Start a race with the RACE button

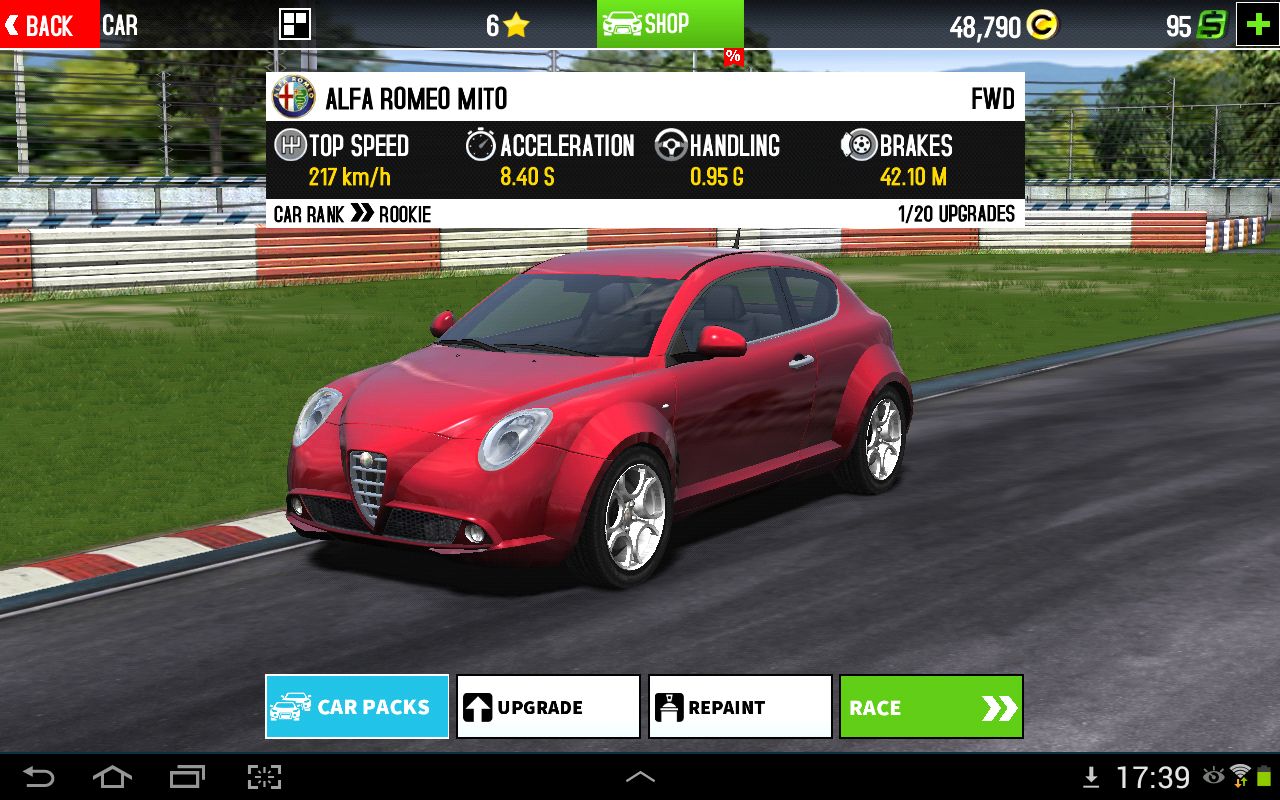[930, 706]
